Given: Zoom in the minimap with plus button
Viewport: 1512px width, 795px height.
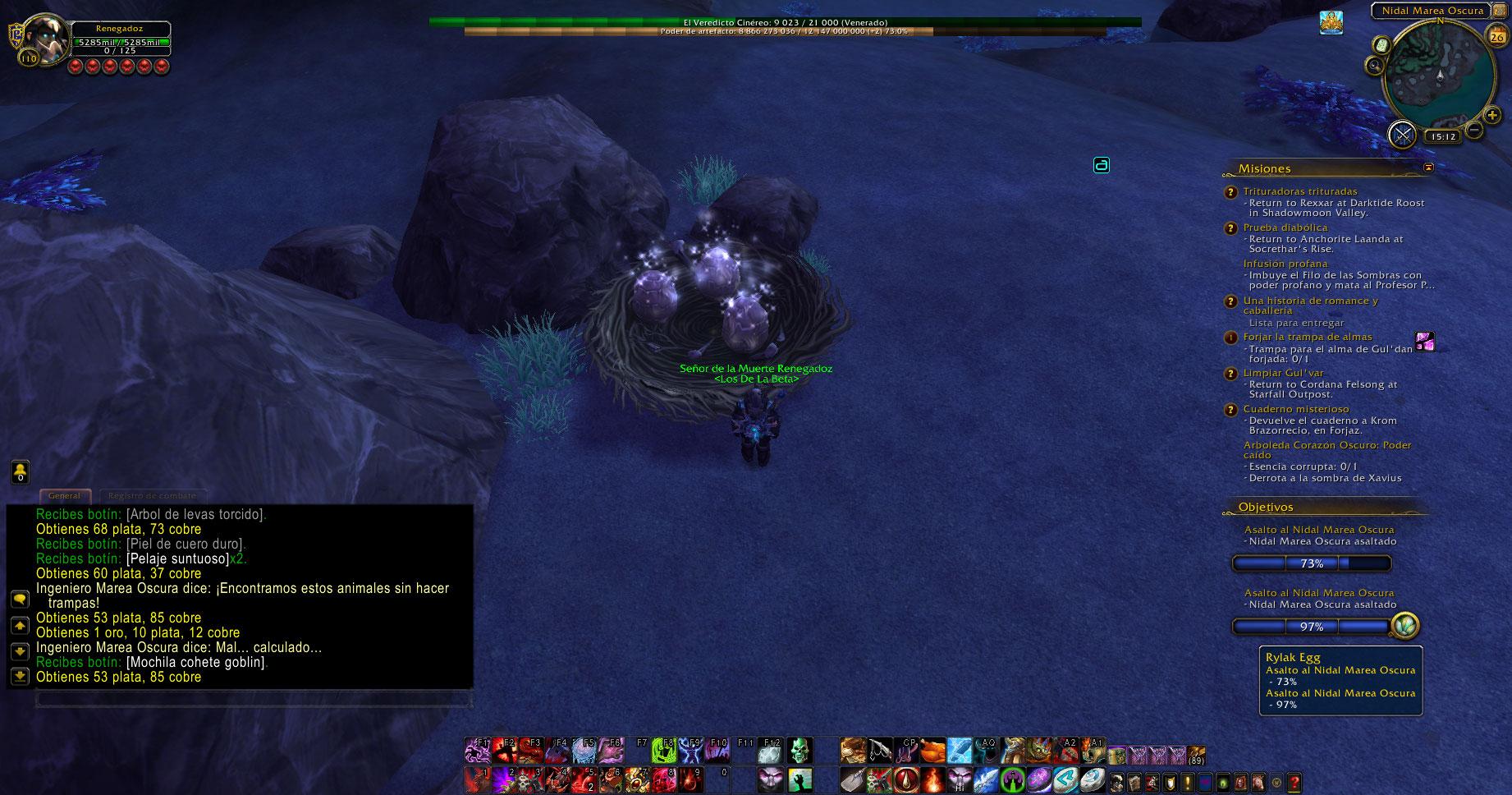Looking at the screenshot, I should coord(1492,116).
